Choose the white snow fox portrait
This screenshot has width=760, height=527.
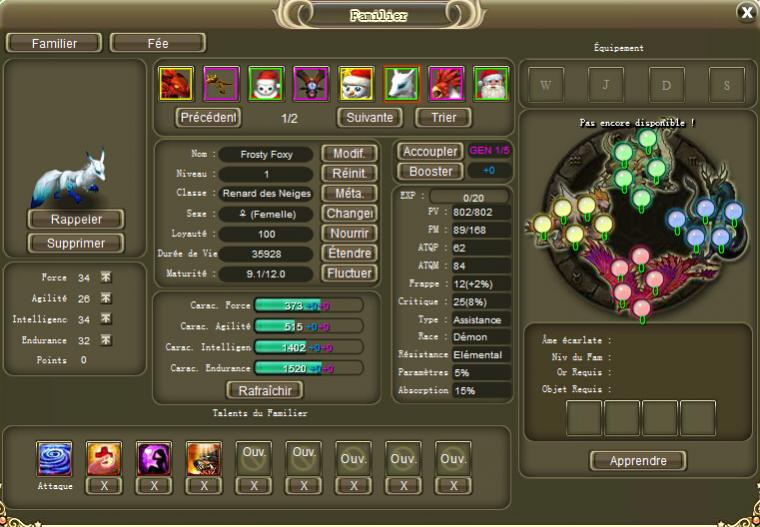click(x=401, y=83)
